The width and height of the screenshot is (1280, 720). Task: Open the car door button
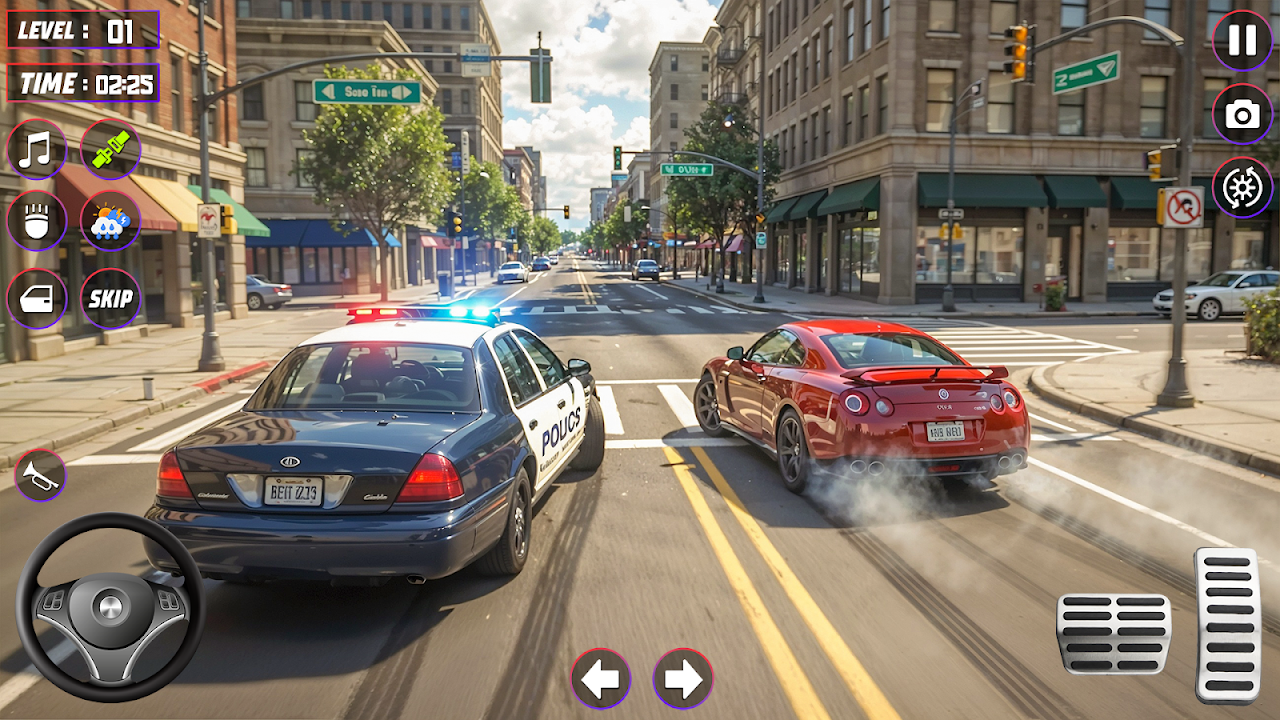click(37, 298)
